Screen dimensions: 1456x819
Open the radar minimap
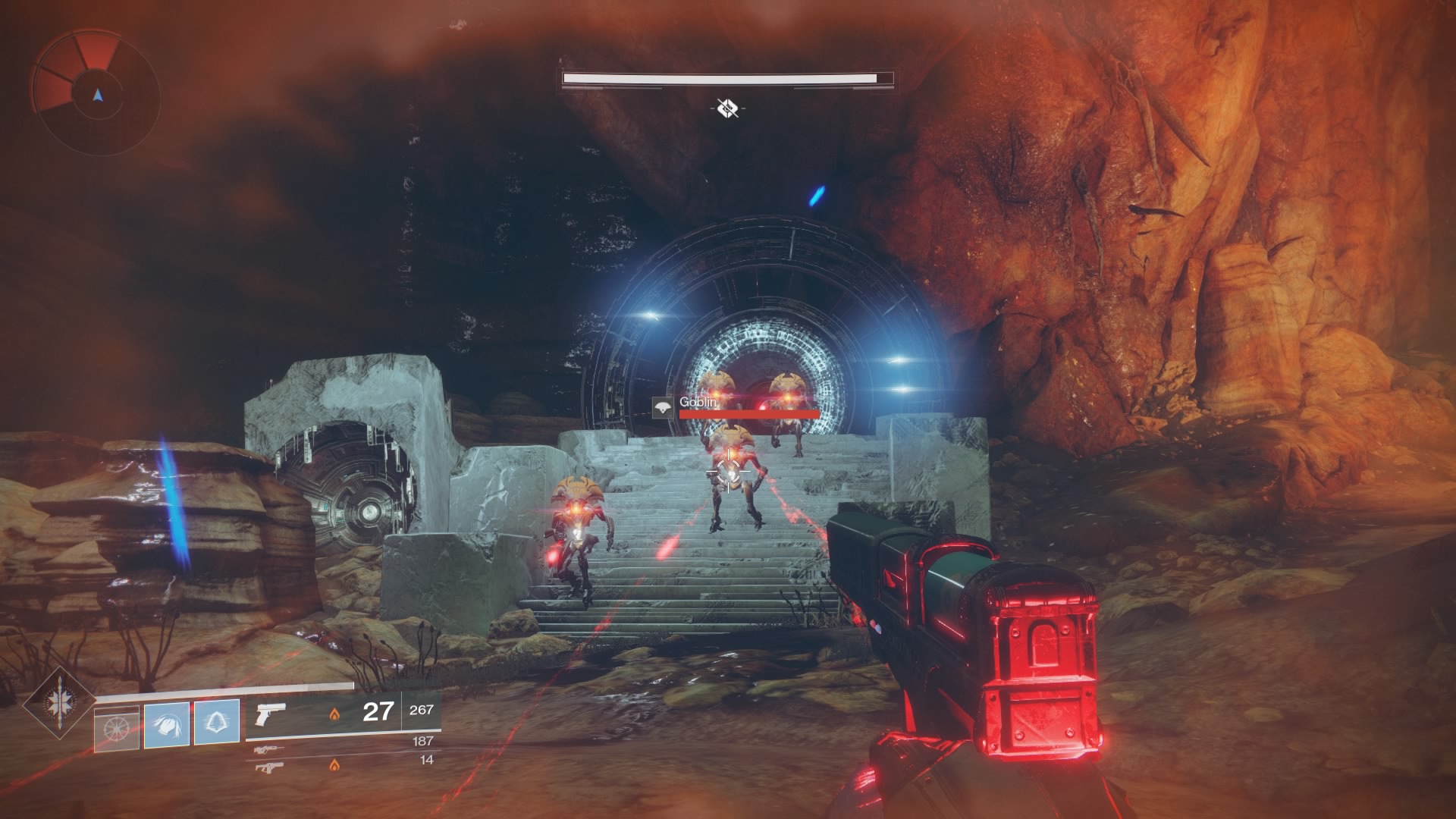[96, 94]
